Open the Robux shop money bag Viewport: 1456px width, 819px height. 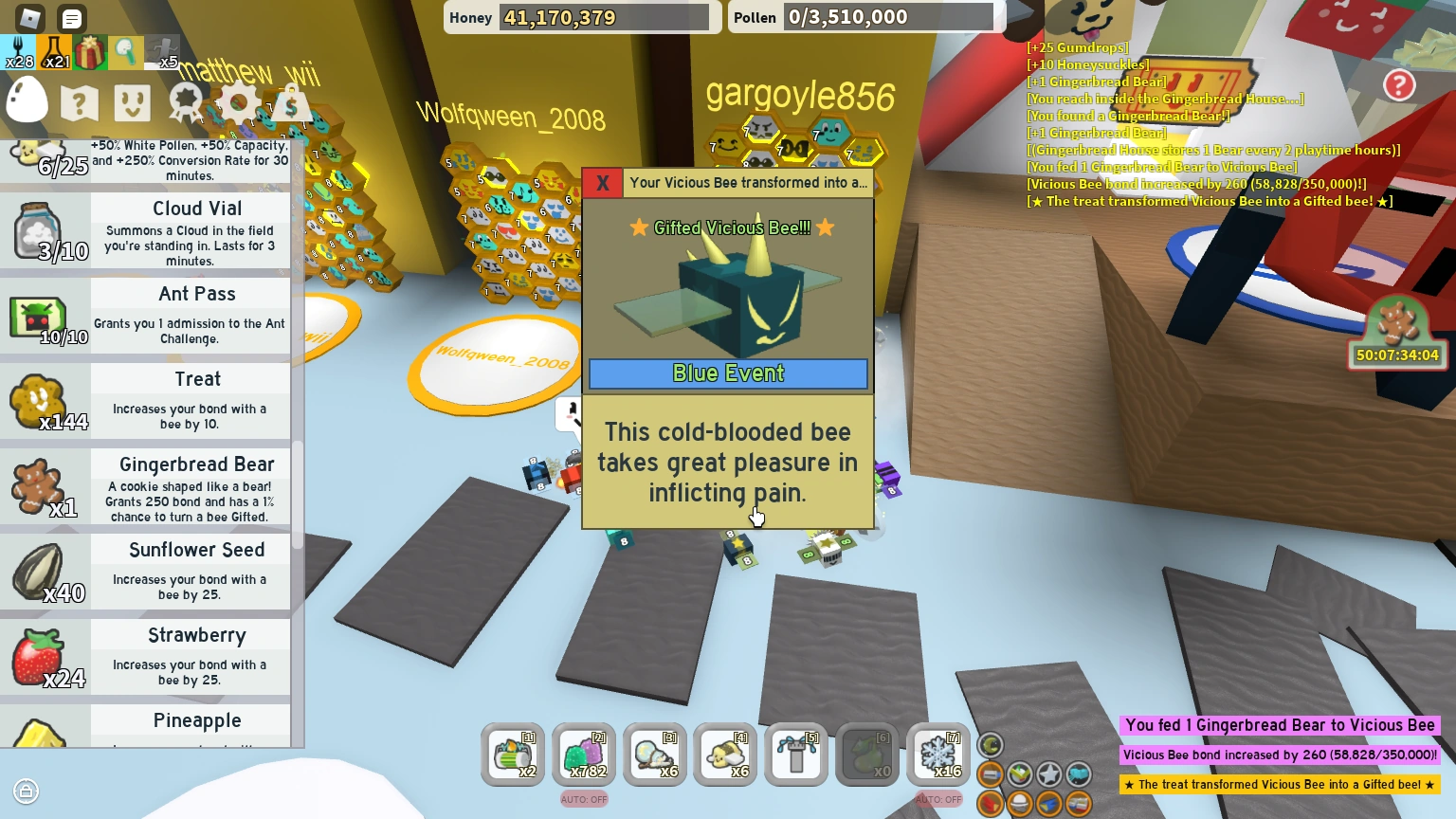(x=291, y=102)
